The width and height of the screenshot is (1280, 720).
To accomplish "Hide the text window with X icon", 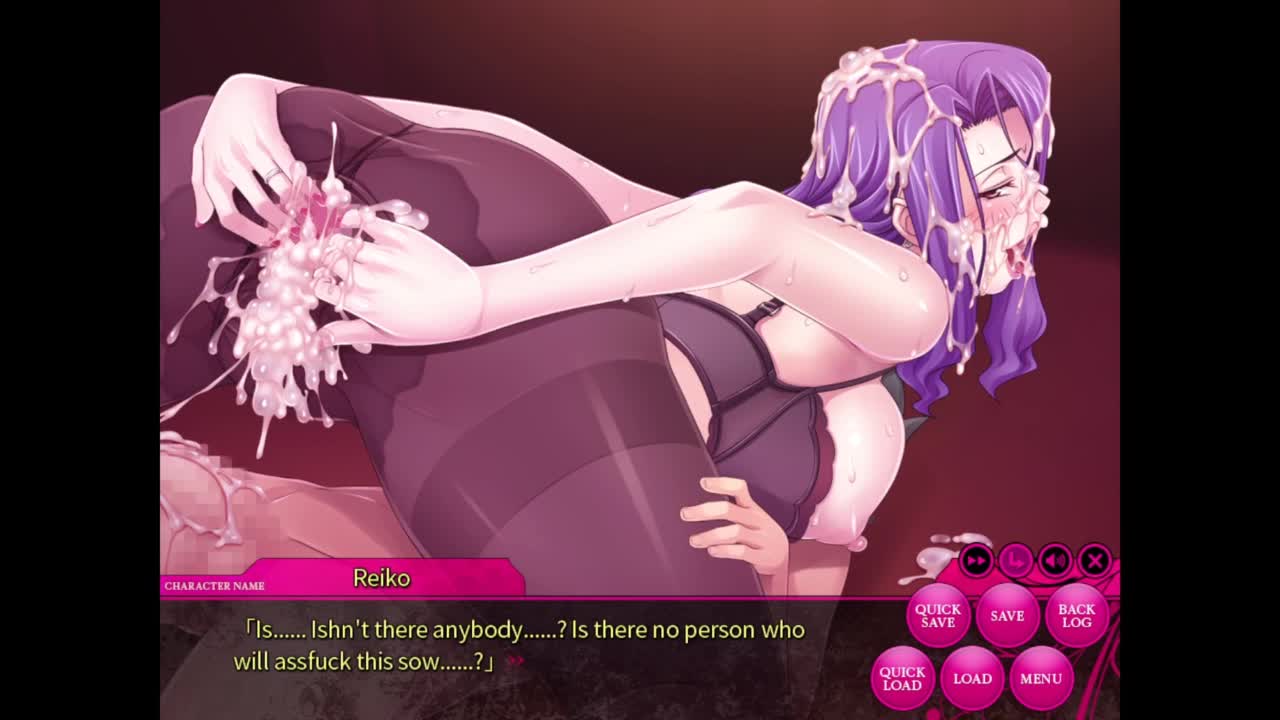I will click(x=1095, y=561).
